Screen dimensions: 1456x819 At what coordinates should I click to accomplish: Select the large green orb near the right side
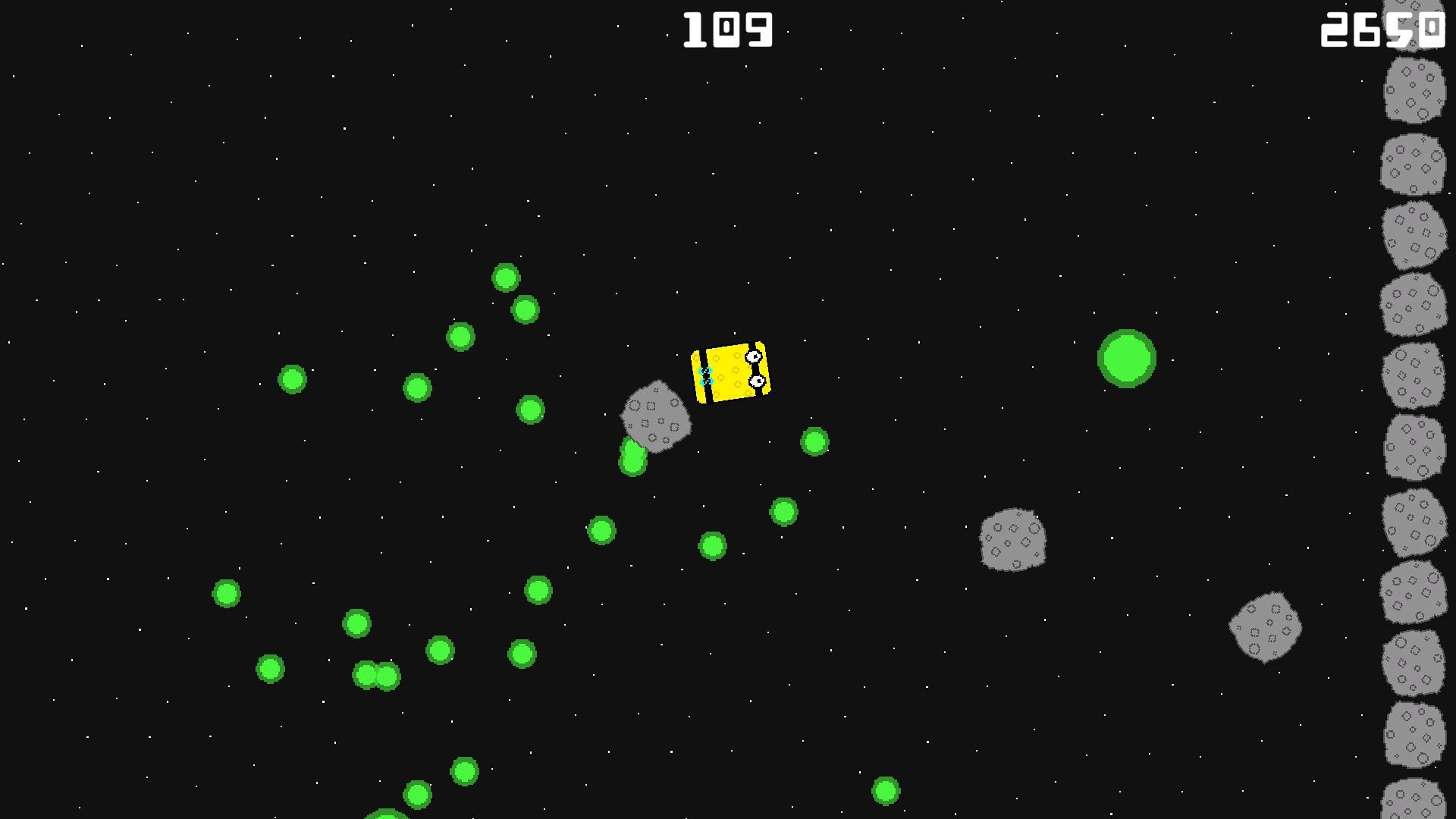(1125, 359)
